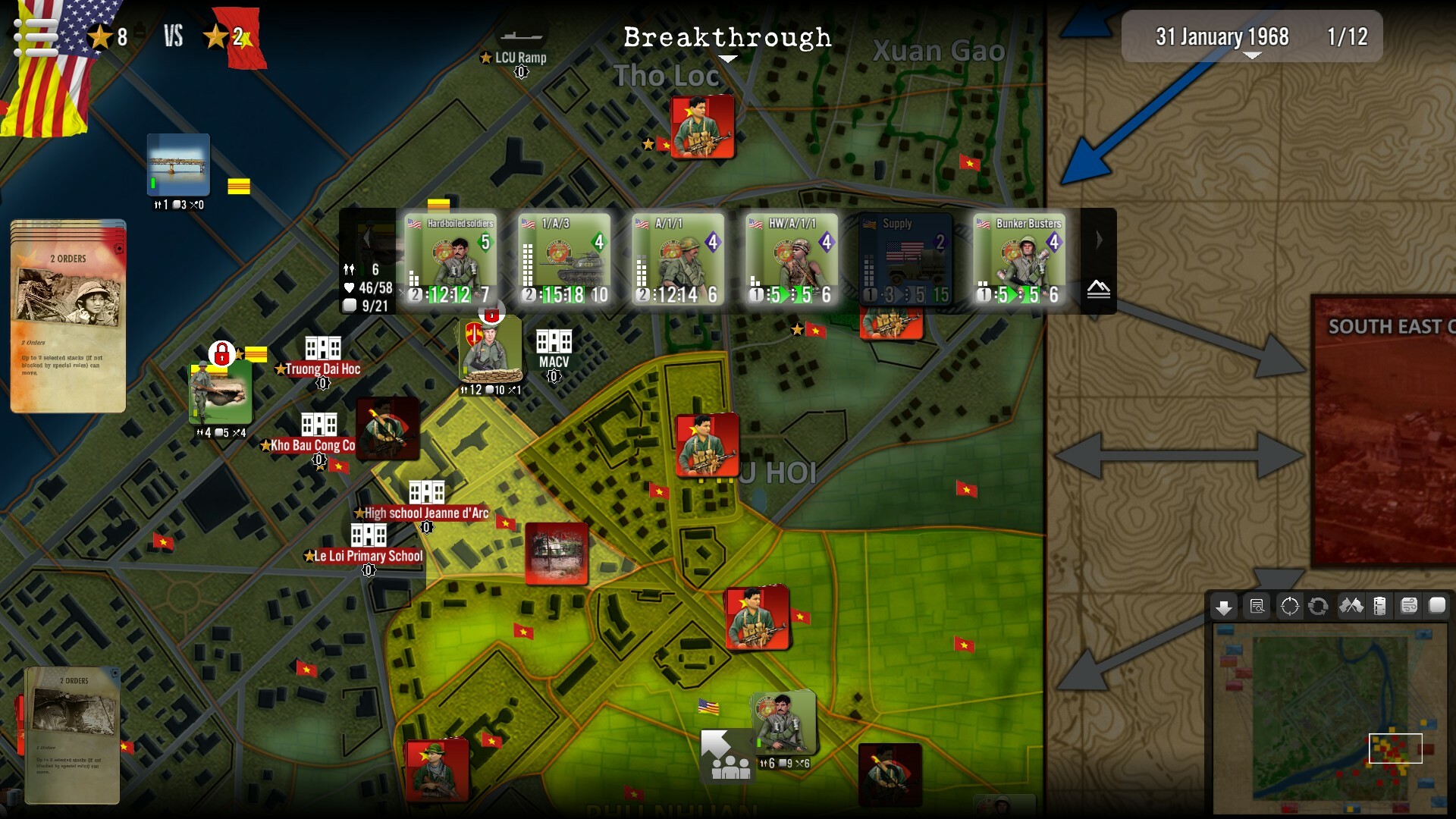Image resolution: width=1456 pixels, height=819 pixels.
Task: Click the wind weather icon near the minimap
Action: [1407, 606]
